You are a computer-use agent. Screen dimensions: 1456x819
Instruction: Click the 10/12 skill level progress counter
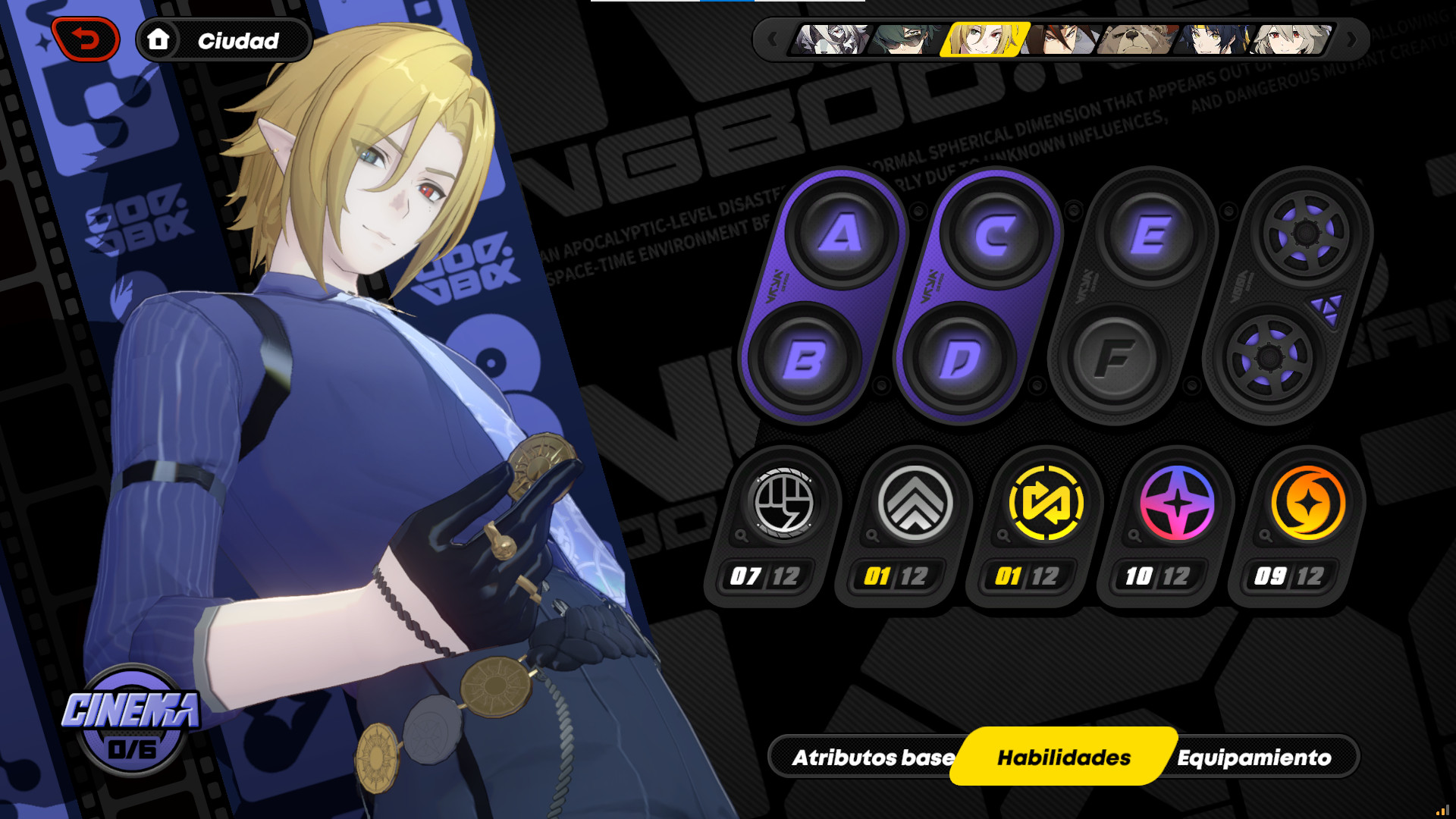pos(1158,576)
